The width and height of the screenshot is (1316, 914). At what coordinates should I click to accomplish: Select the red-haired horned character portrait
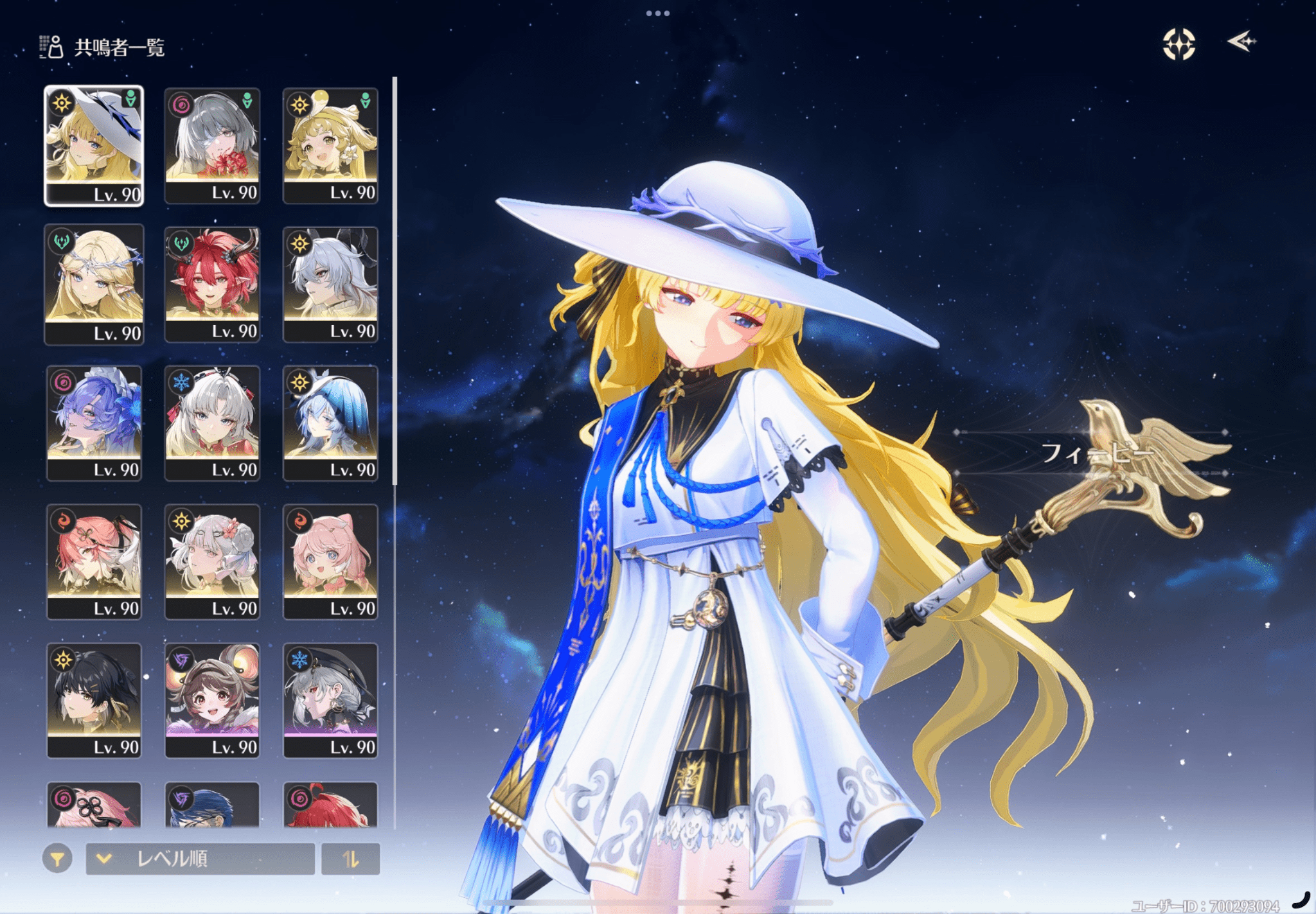[212, 284]
